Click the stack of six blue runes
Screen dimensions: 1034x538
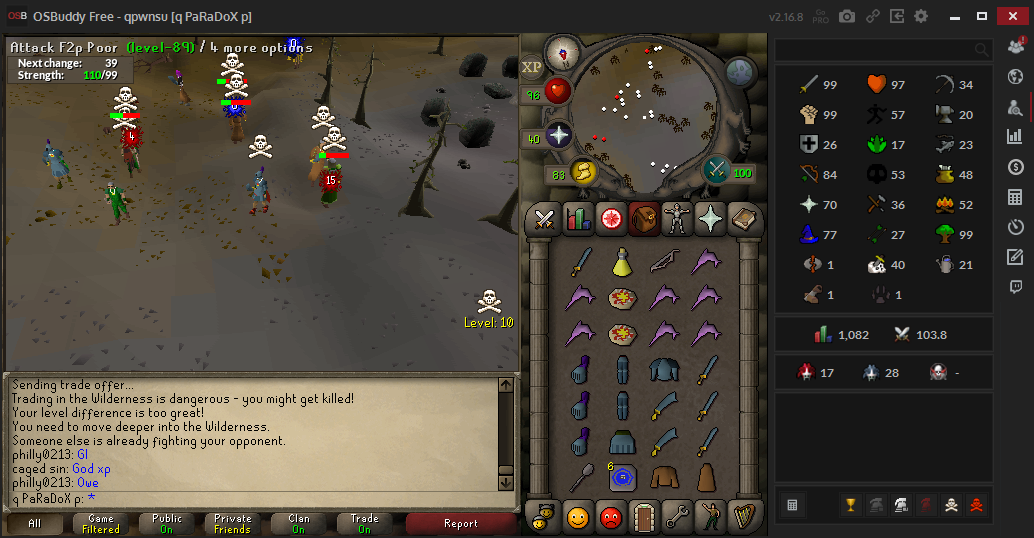point(622,478)
